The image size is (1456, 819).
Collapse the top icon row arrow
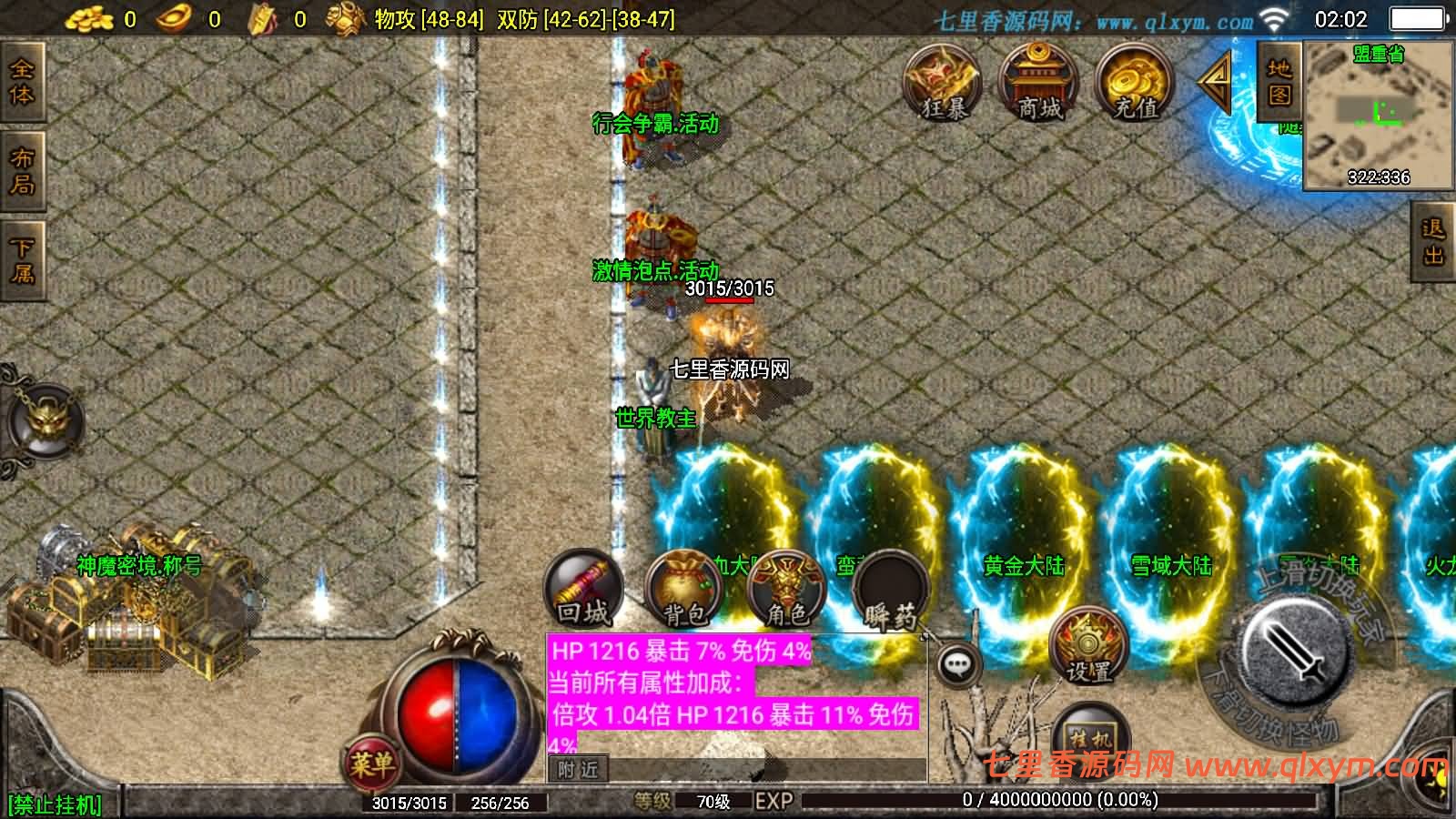(1217, 82)
